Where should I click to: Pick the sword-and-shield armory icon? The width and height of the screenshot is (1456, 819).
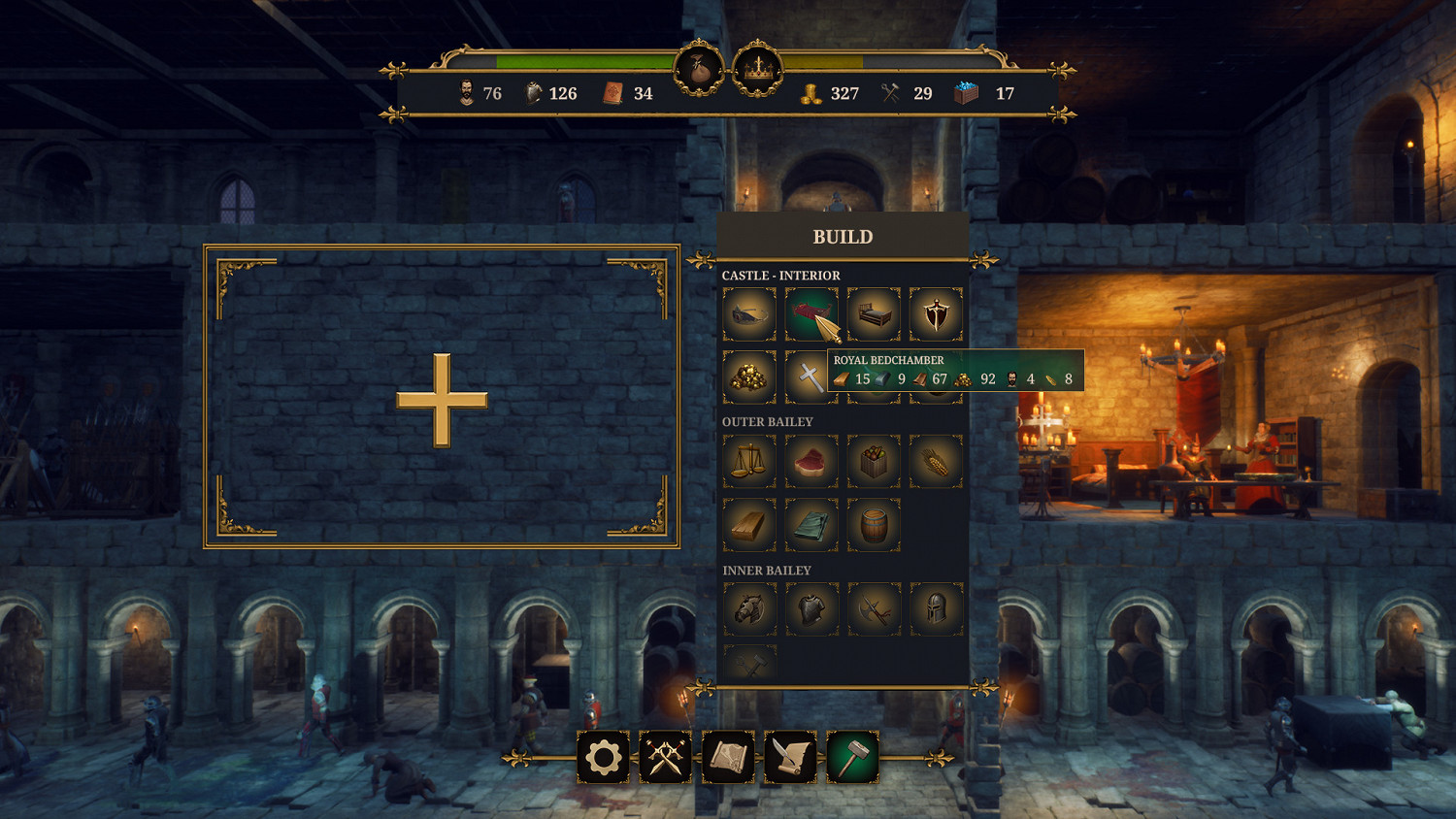pyautogui.click(x=936, y=312)
